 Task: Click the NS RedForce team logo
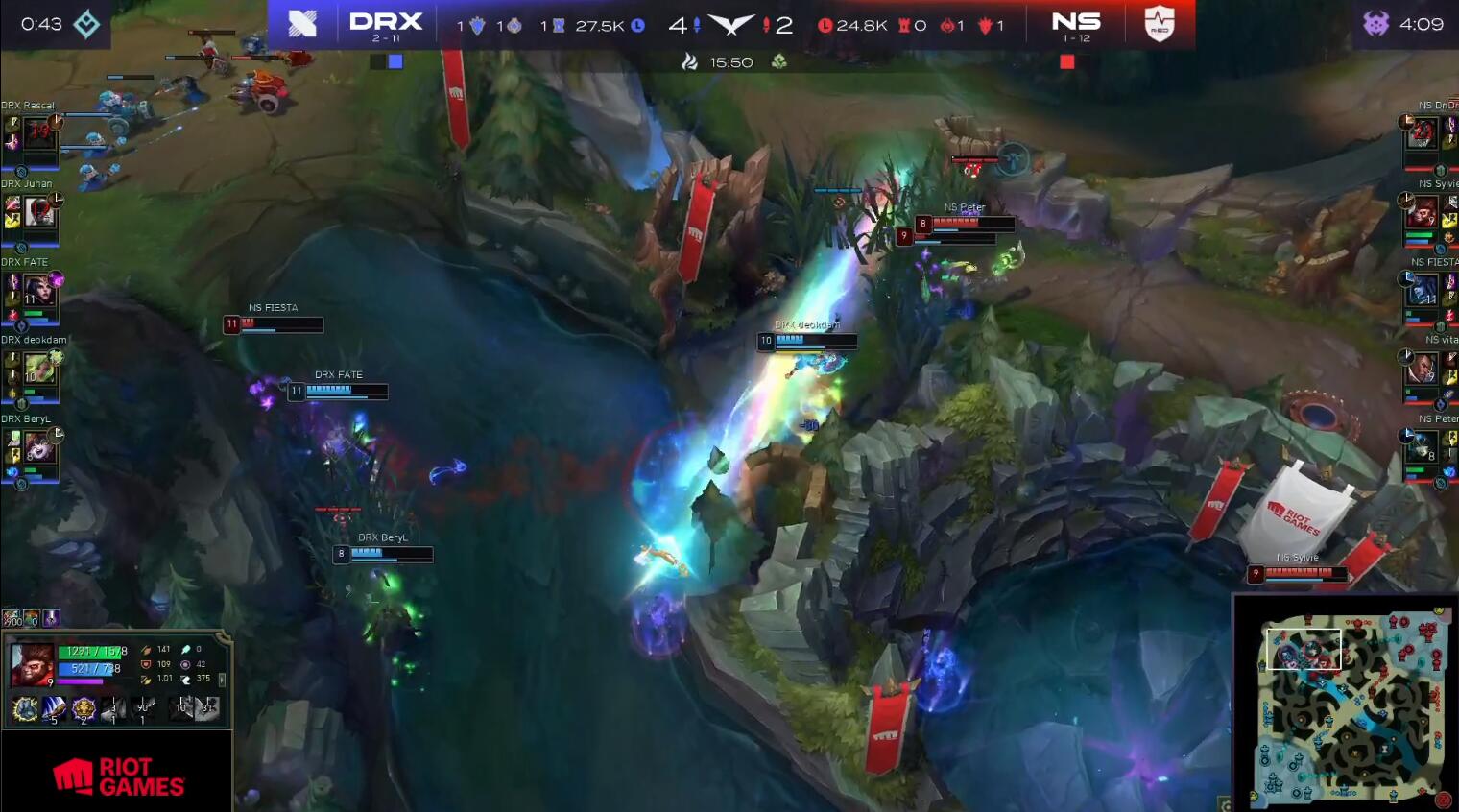(1160, 23)
